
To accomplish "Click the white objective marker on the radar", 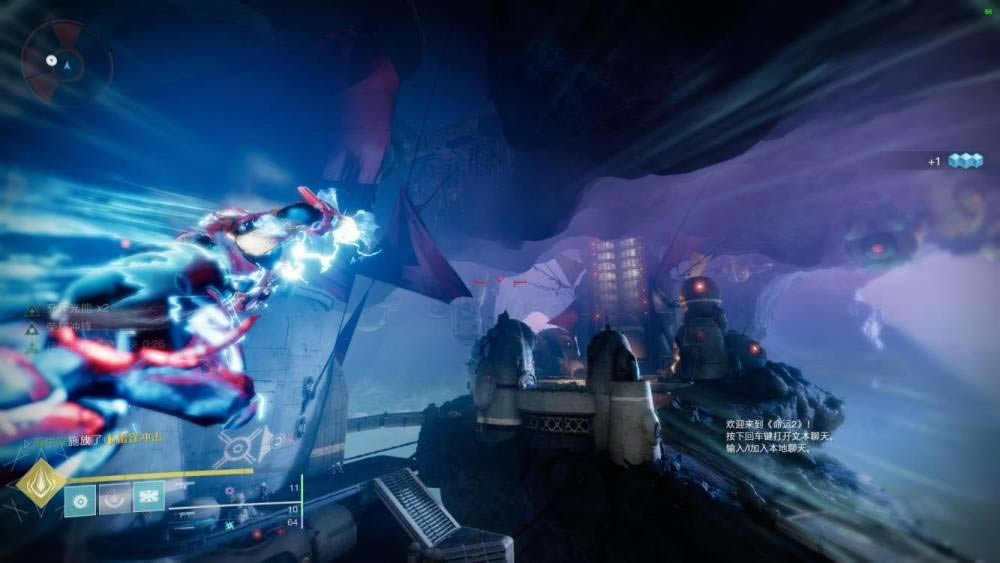I will pyautogui.click(x=51, y=60).
